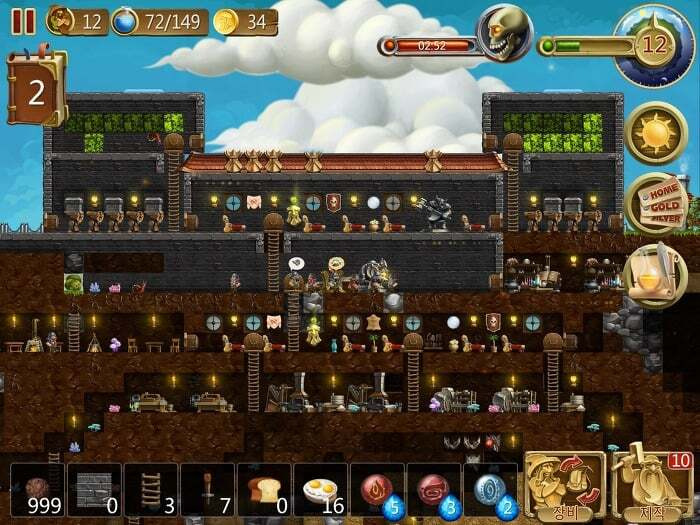The image size is (700, 525).
Task: Select the fried eggs slot
Action: (321, 490)
